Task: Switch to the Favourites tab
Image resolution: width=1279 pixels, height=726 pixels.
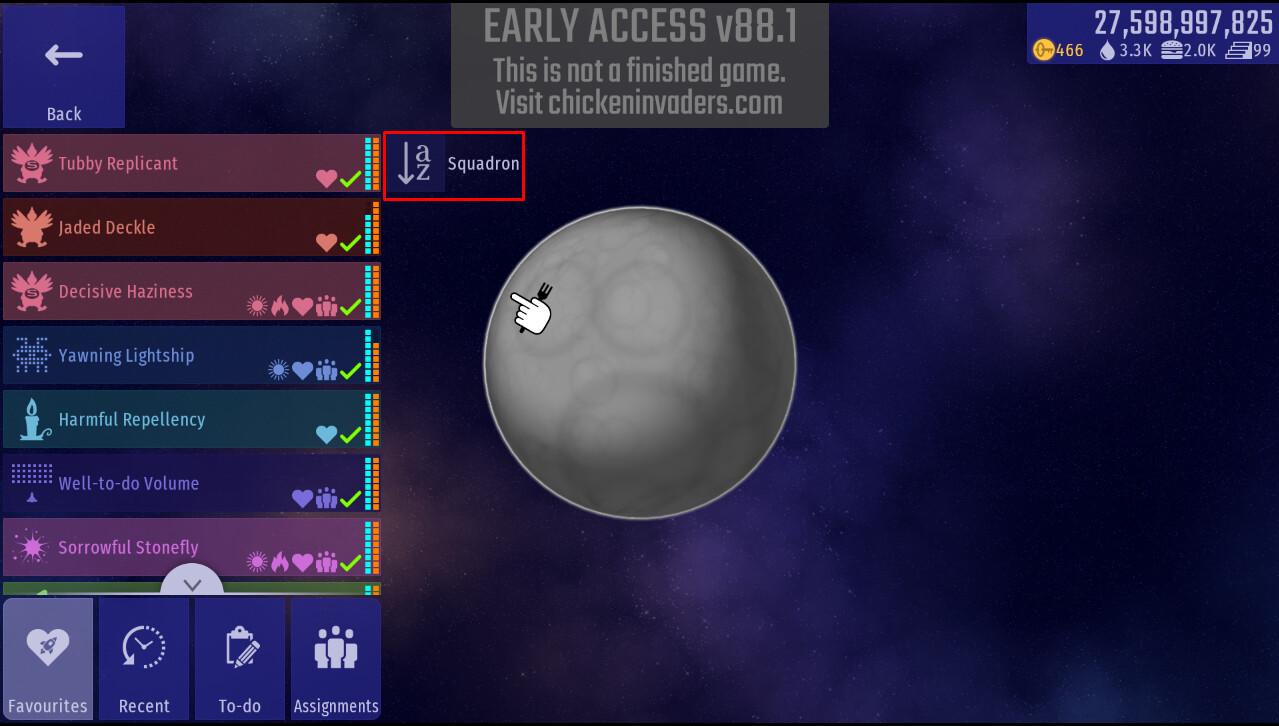Action: pos(48,659)
